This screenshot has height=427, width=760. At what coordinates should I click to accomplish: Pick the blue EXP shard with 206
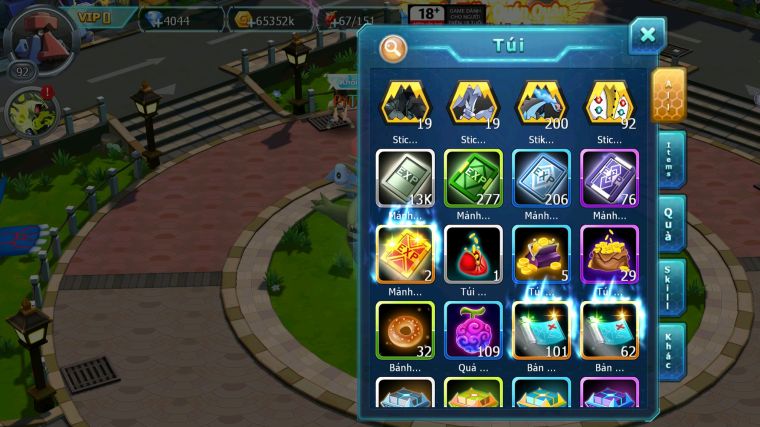tap(541, 178)
